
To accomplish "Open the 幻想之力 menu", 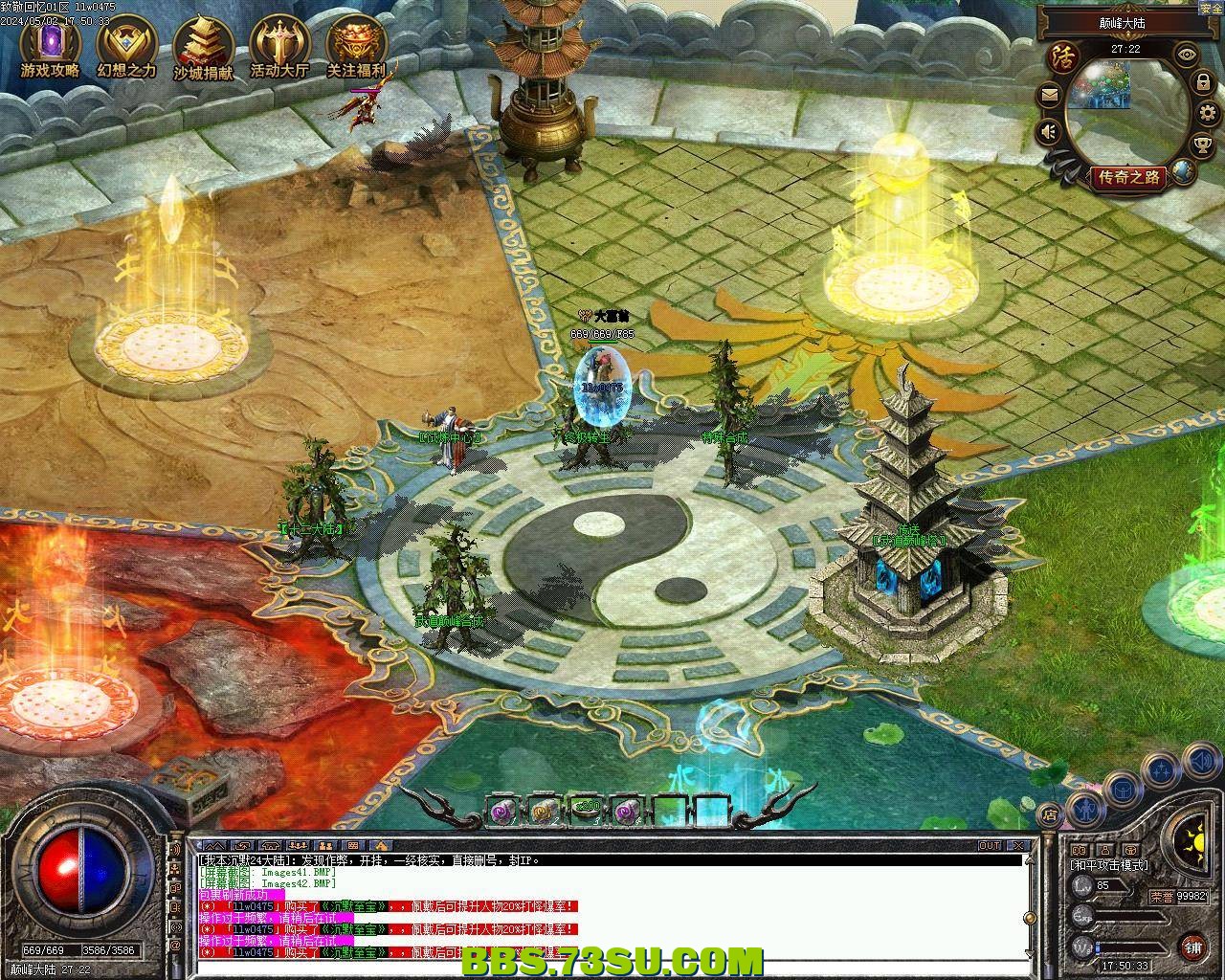I will [x=126, y=46].
